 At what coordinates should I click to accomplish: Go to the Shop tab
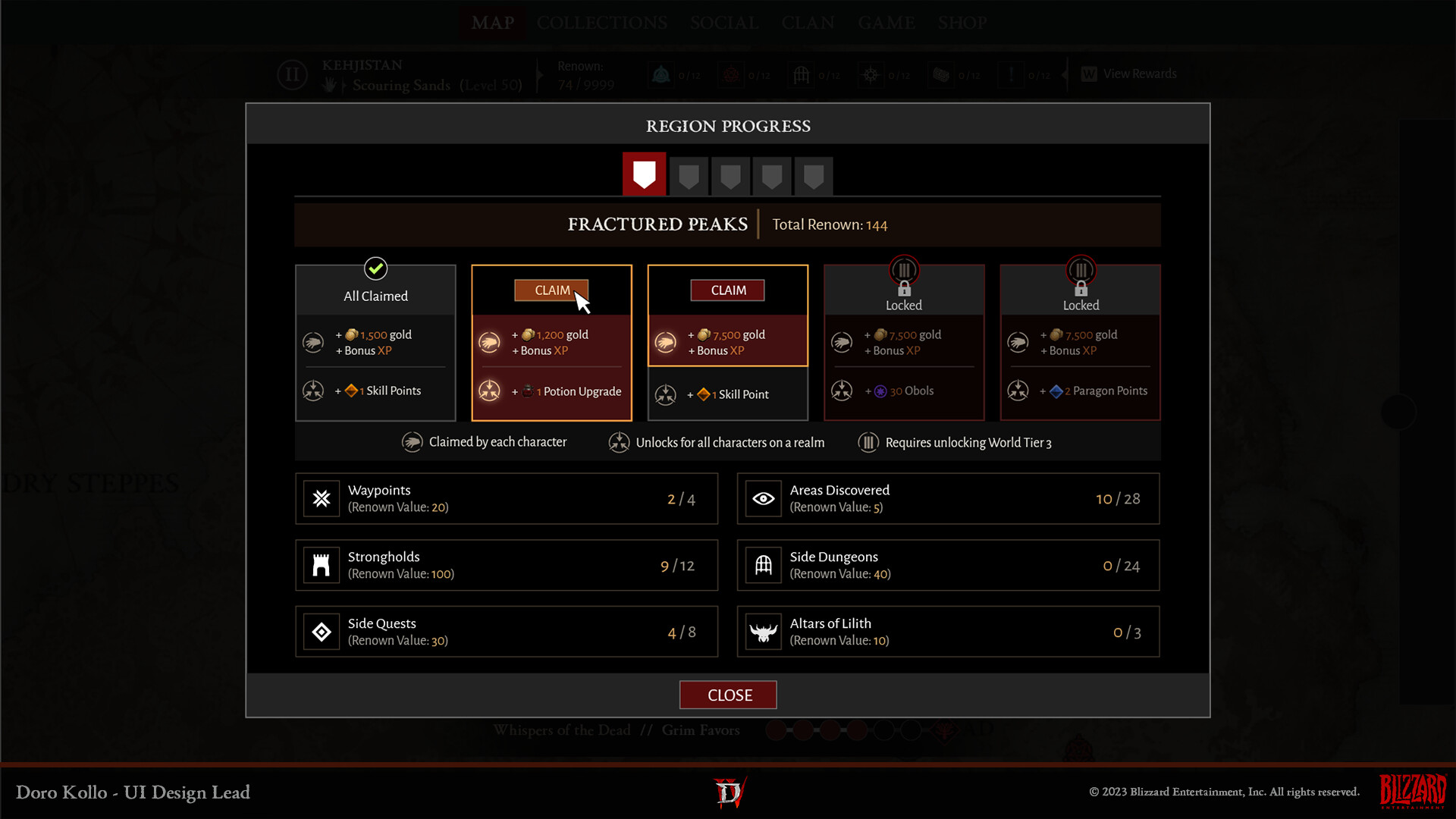pyautogui.click(x=962, y=23)
